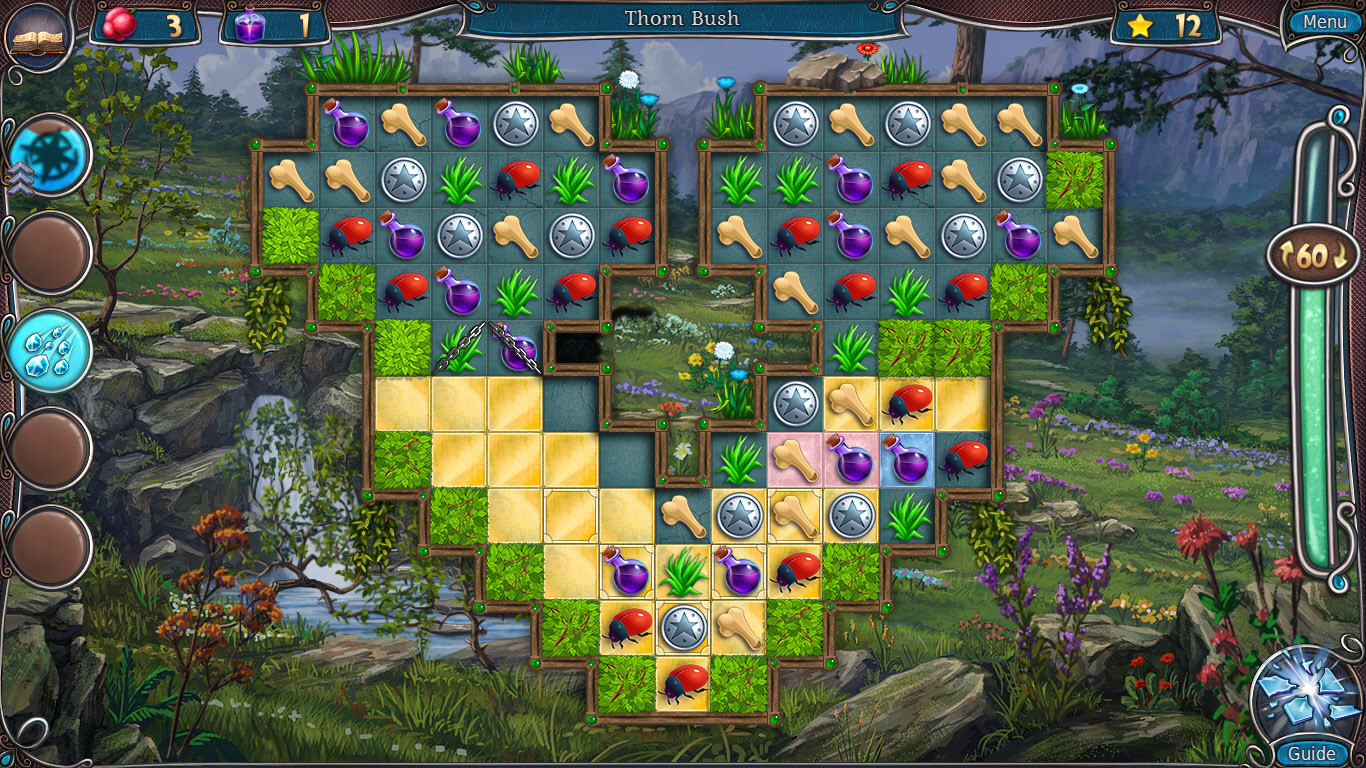1366x768 pixels.
Task: Click the star counter showing 12
Action: (x=1164, y=22)
